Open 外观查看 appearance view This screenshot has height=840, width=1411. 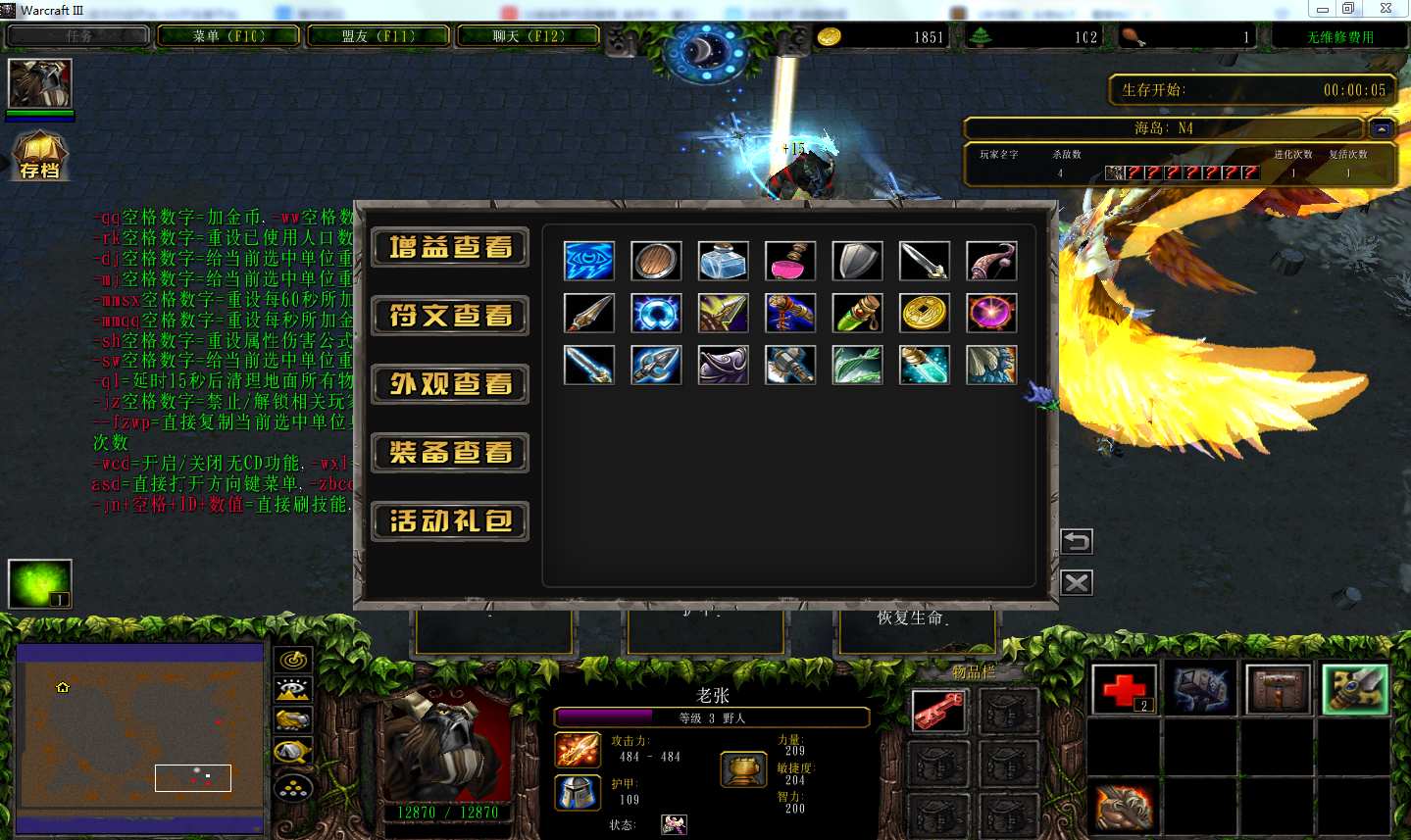pyautogui.click(x=450, y=384)
